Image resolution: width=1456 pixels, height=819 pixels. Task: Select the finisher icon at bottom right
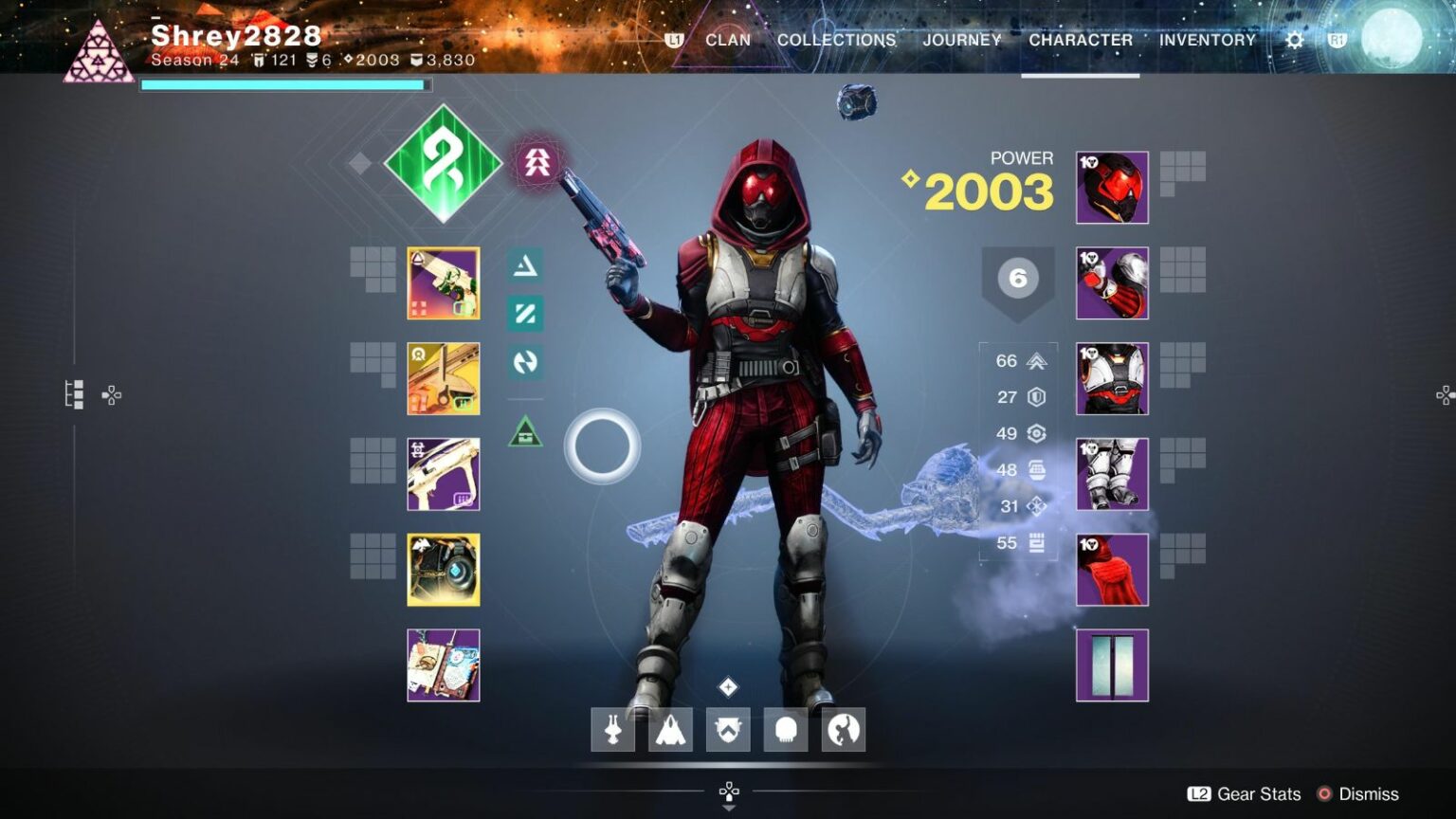click(x=843, y=729)
